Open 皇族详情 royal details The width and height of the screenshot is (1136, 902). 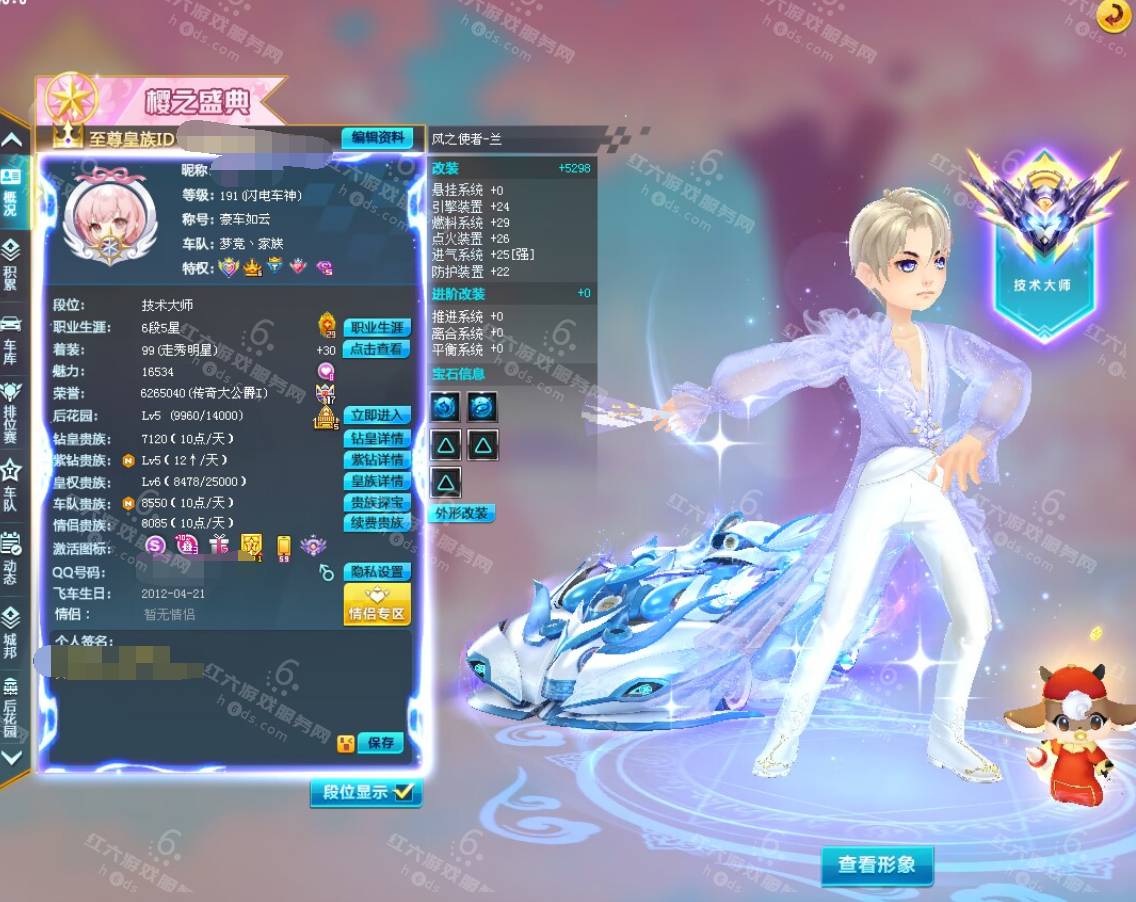click(x=377, y=481)
